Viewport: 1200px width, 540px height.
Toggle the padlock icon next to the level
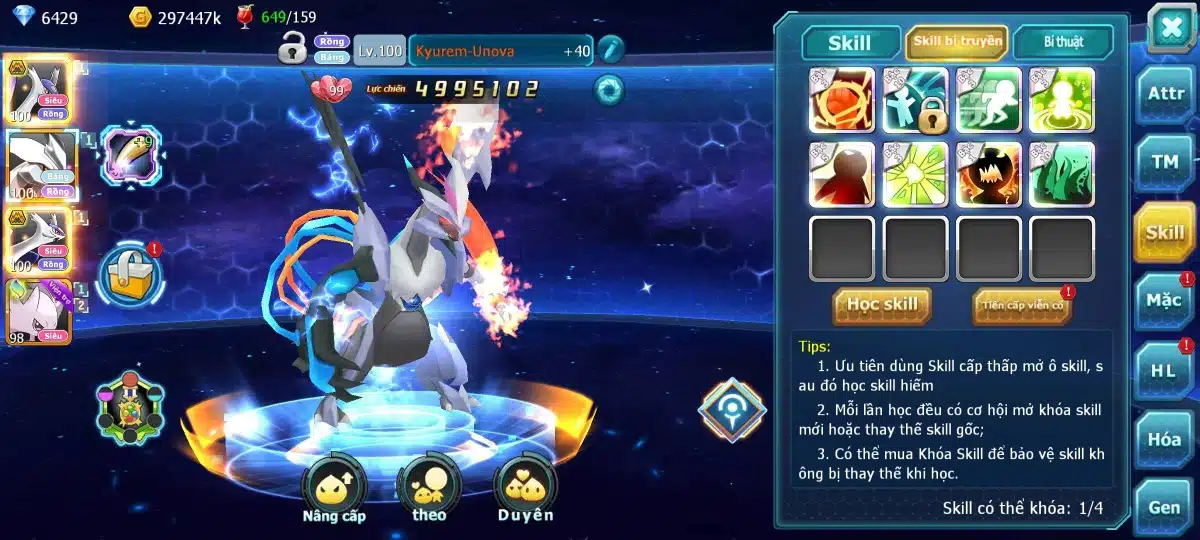point(293,47)
